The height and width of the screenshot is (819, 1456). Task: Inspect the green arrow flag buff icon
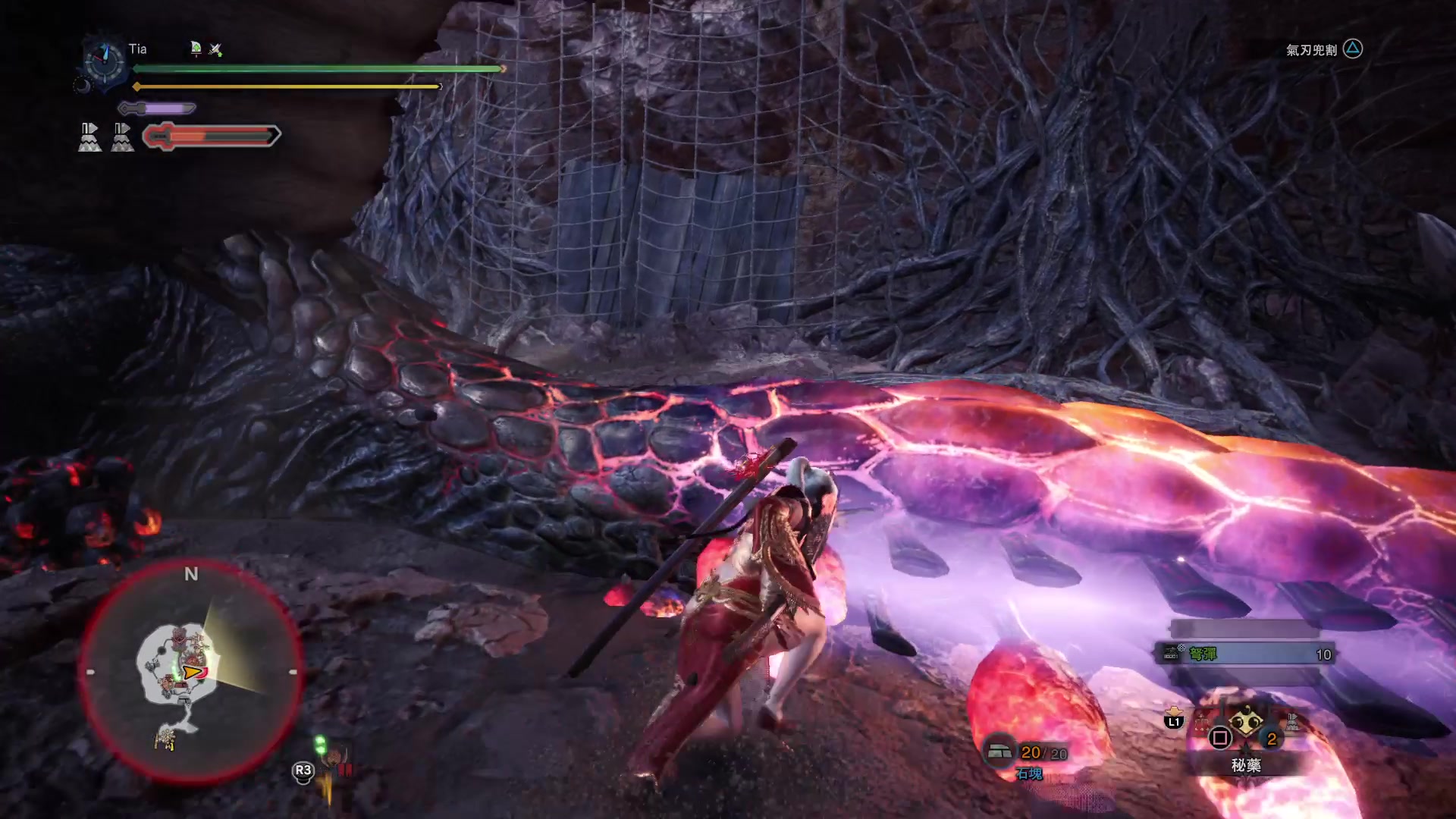(196, 49)
